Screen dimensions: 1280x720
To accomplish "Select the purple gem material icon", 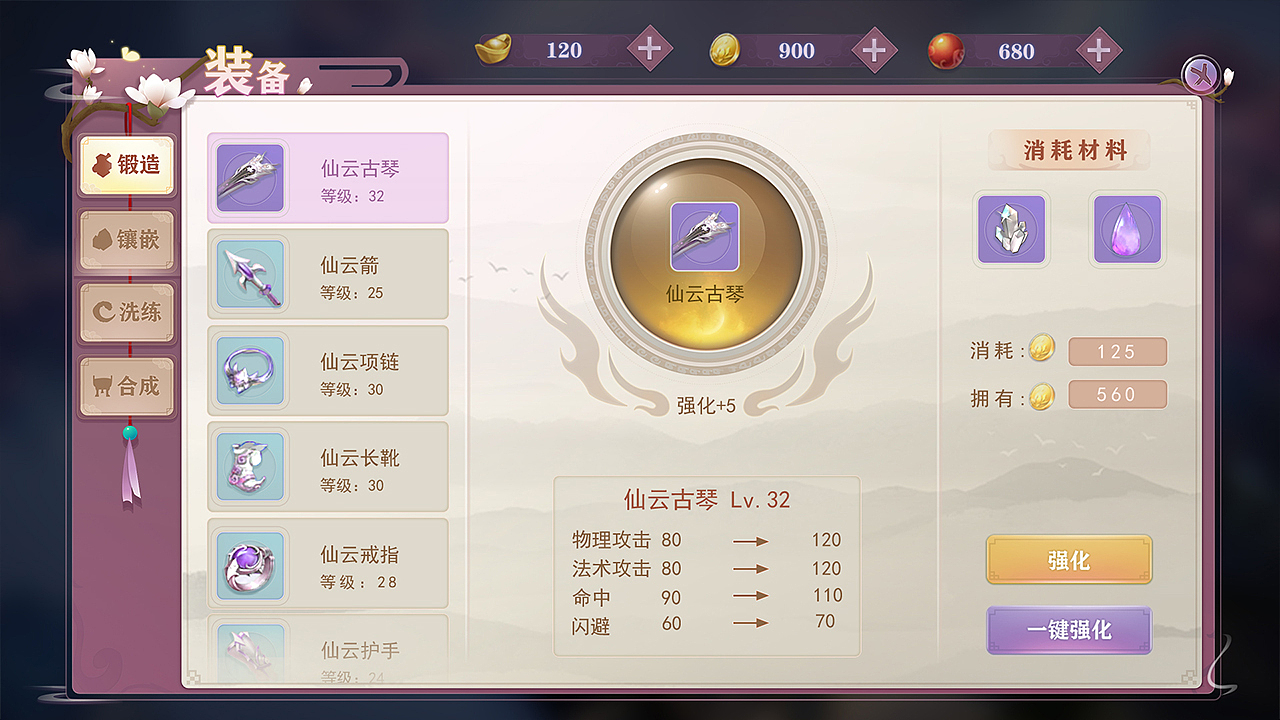I will [1127, 230].
